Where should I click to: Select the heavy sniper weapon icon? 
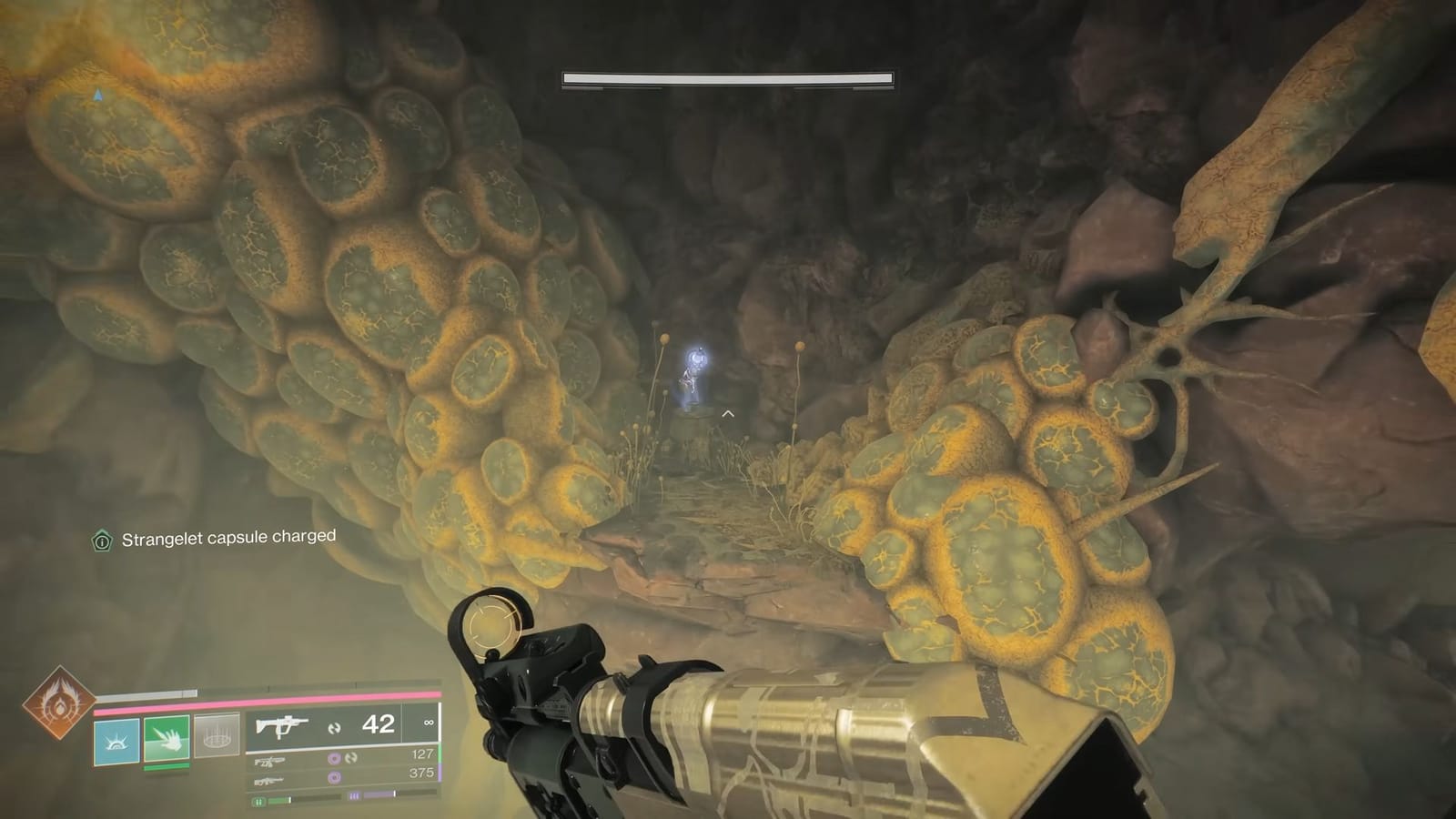point(270,781)
